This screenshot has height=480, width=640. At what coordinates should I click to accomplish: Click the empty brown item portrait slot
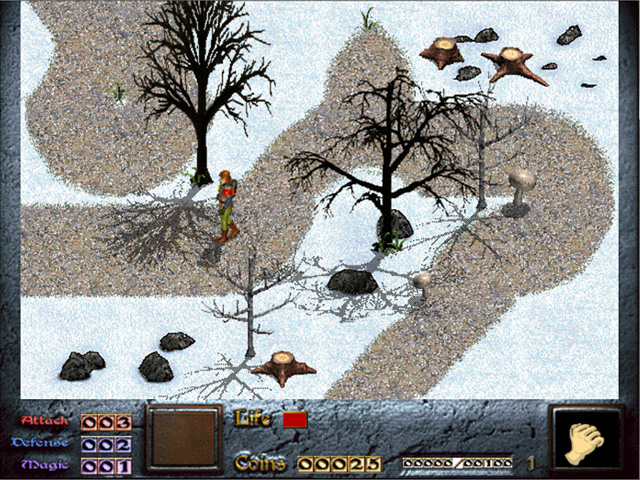183,438
